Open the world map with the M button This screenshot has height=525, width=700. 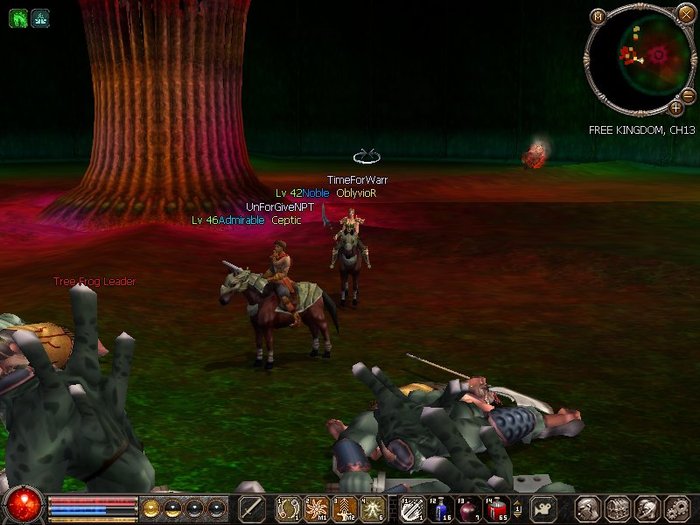[597, 16]
